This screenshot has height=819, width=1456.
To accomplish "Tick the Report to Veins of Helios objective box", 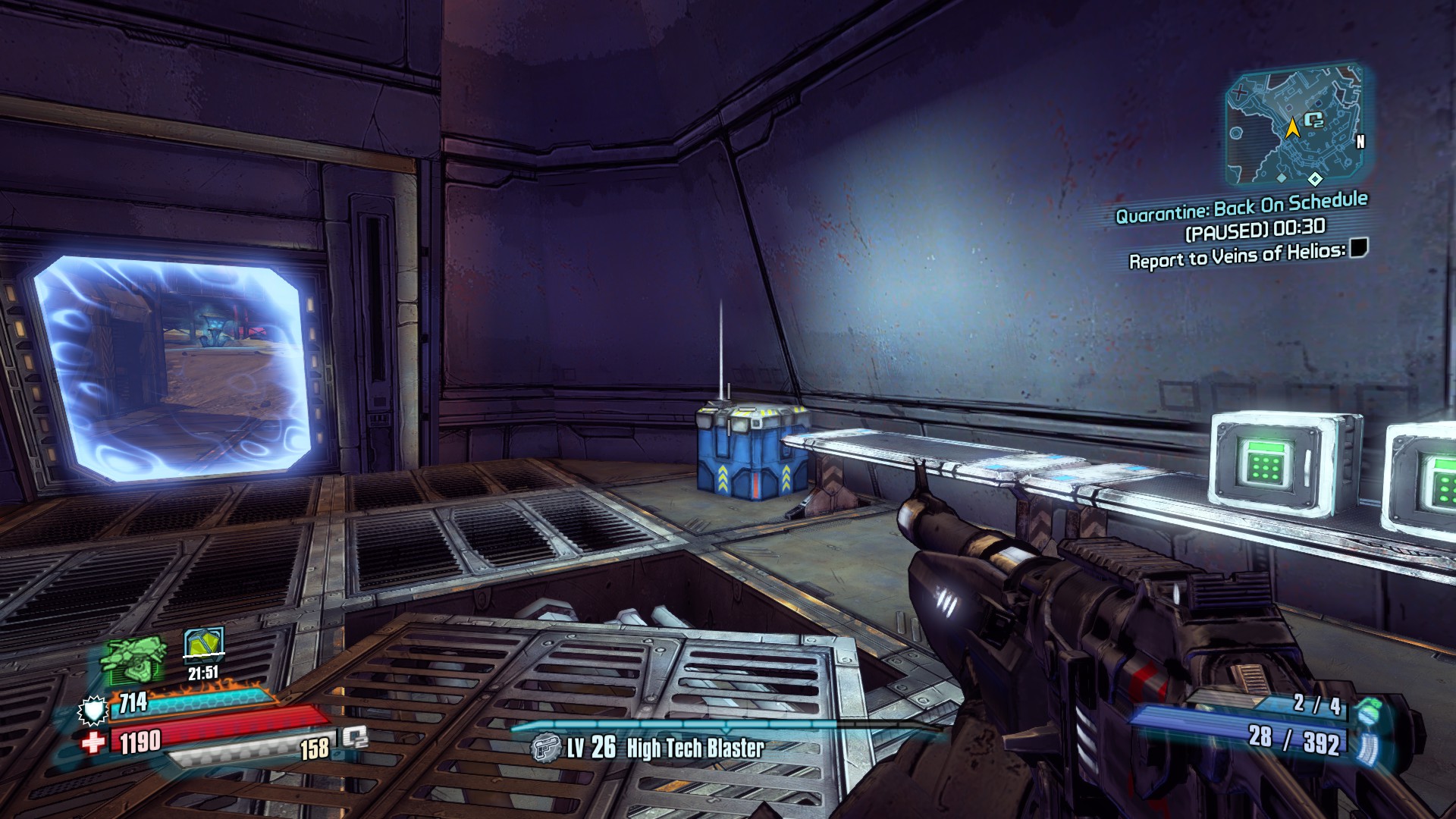I will [x=1358, y=248].
